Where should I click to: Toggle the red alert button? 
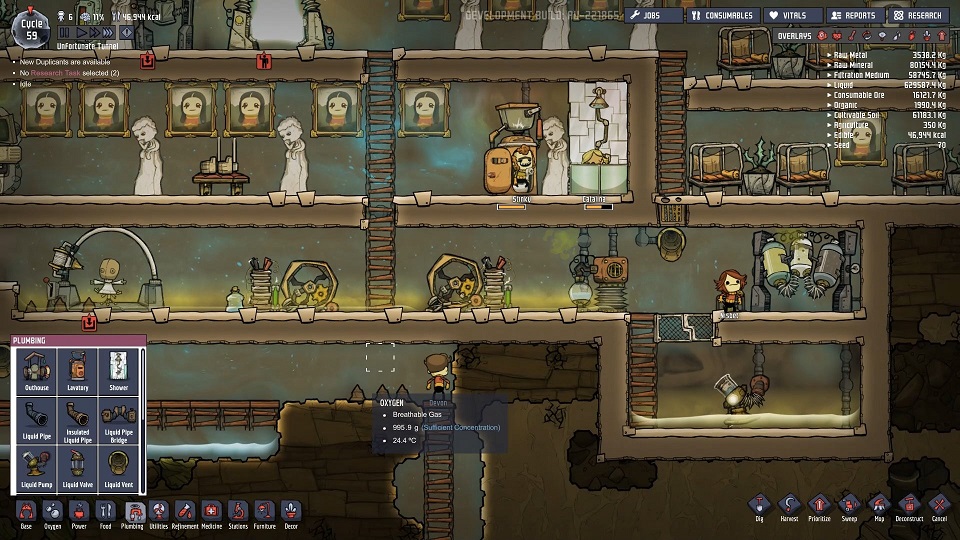127,33
